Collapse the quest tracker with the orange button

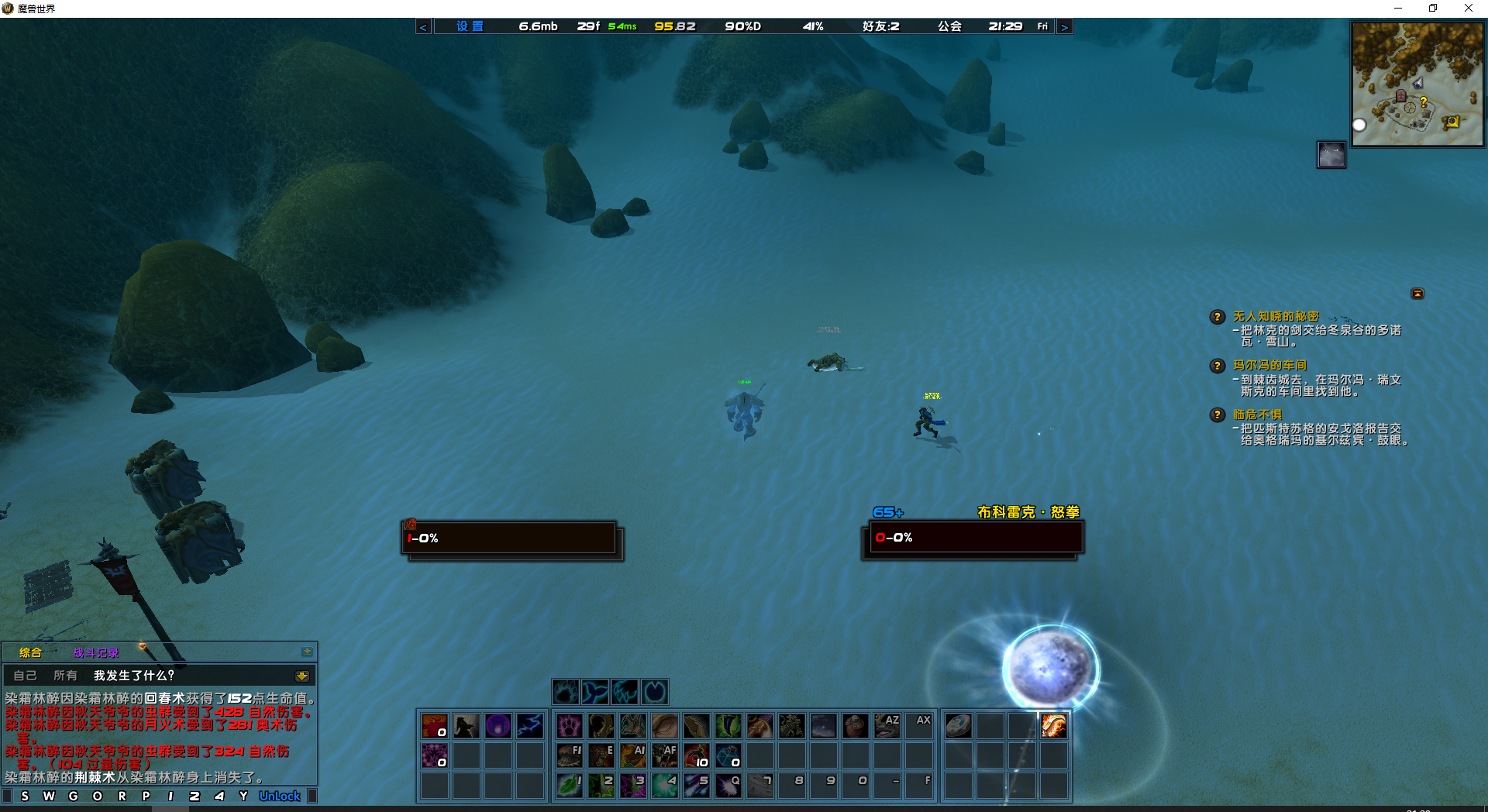[x=1417, y=294]
